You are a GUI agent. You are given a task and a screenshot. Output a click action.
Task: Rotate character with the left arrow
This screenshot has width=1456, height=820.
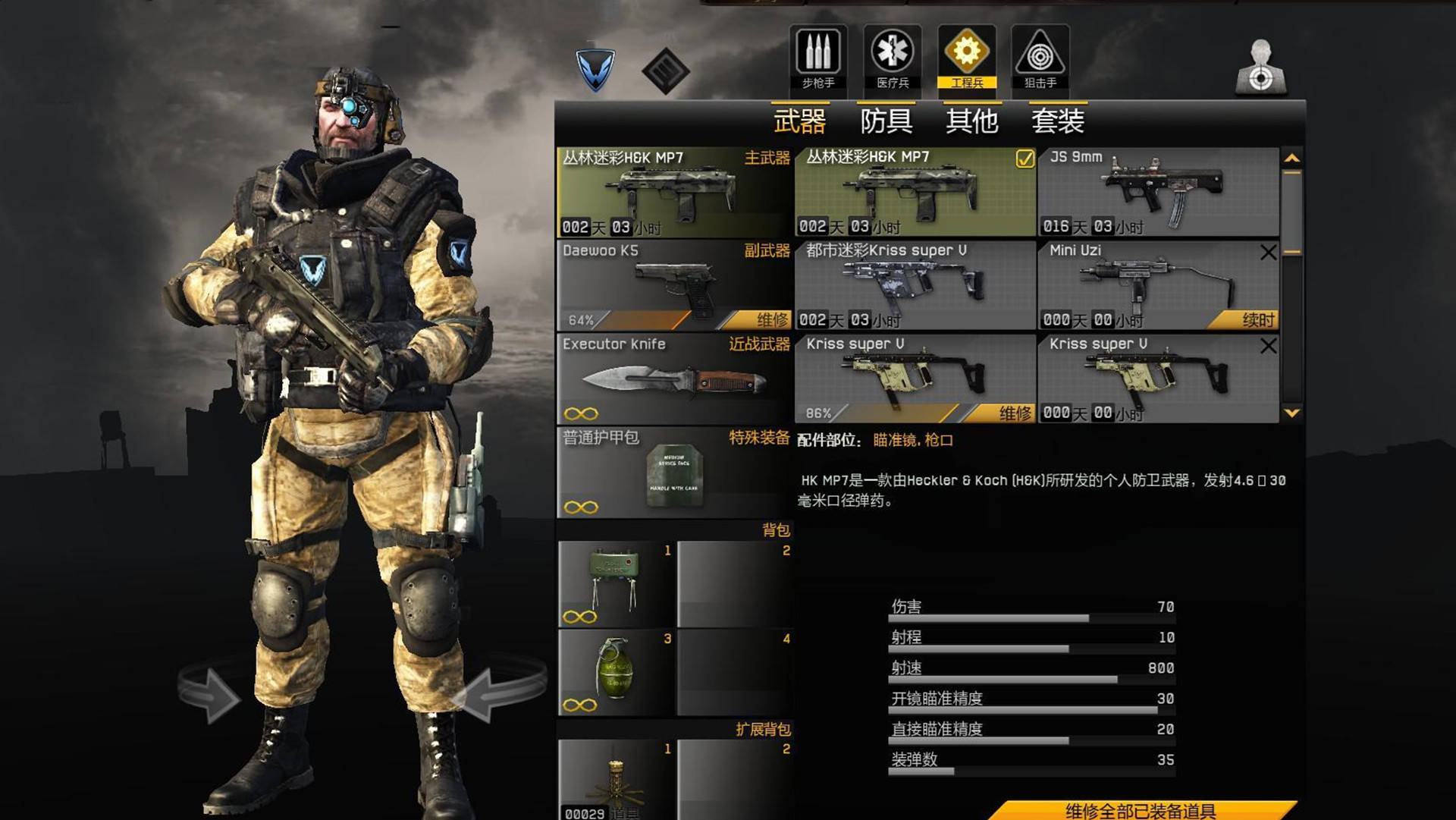pos(209,692)
